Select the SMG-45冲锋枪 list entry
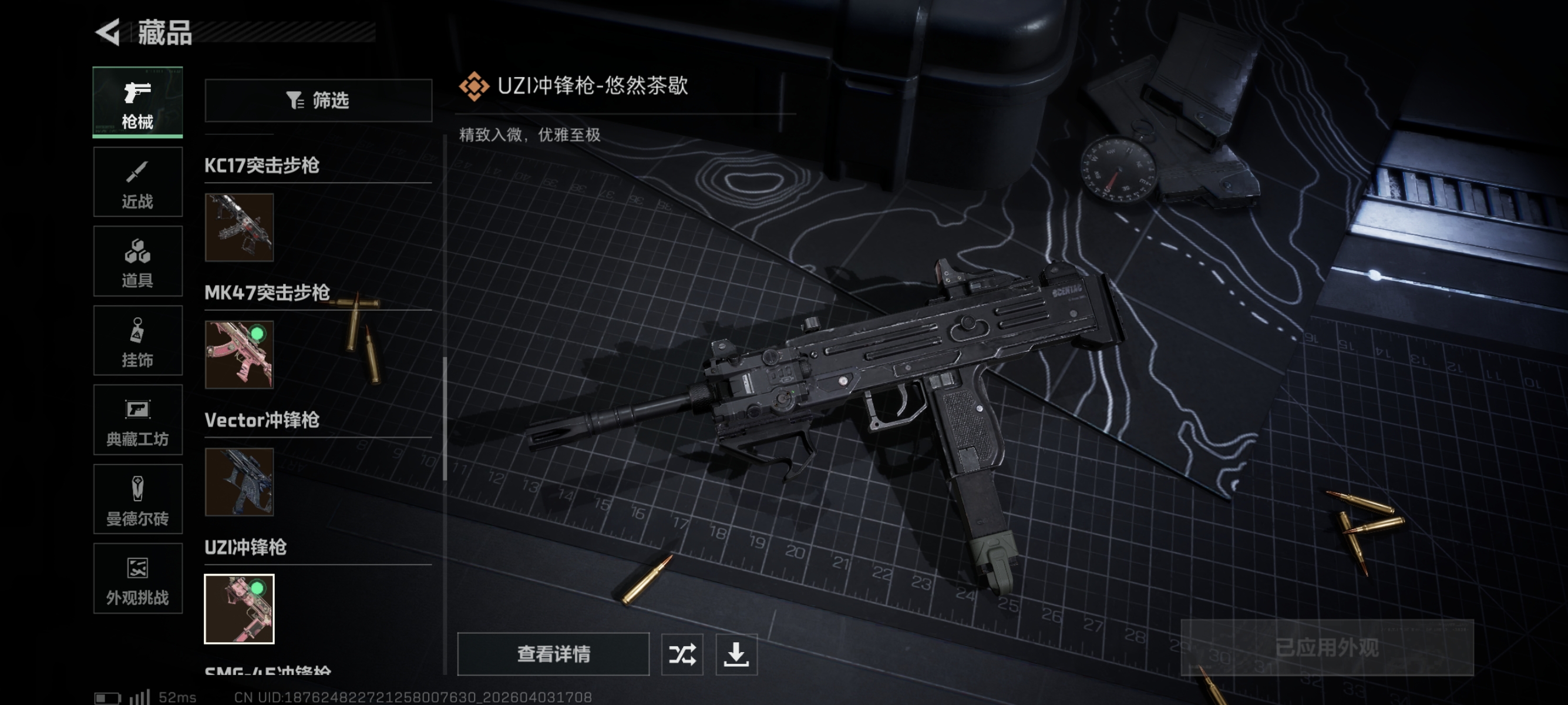 268,670
